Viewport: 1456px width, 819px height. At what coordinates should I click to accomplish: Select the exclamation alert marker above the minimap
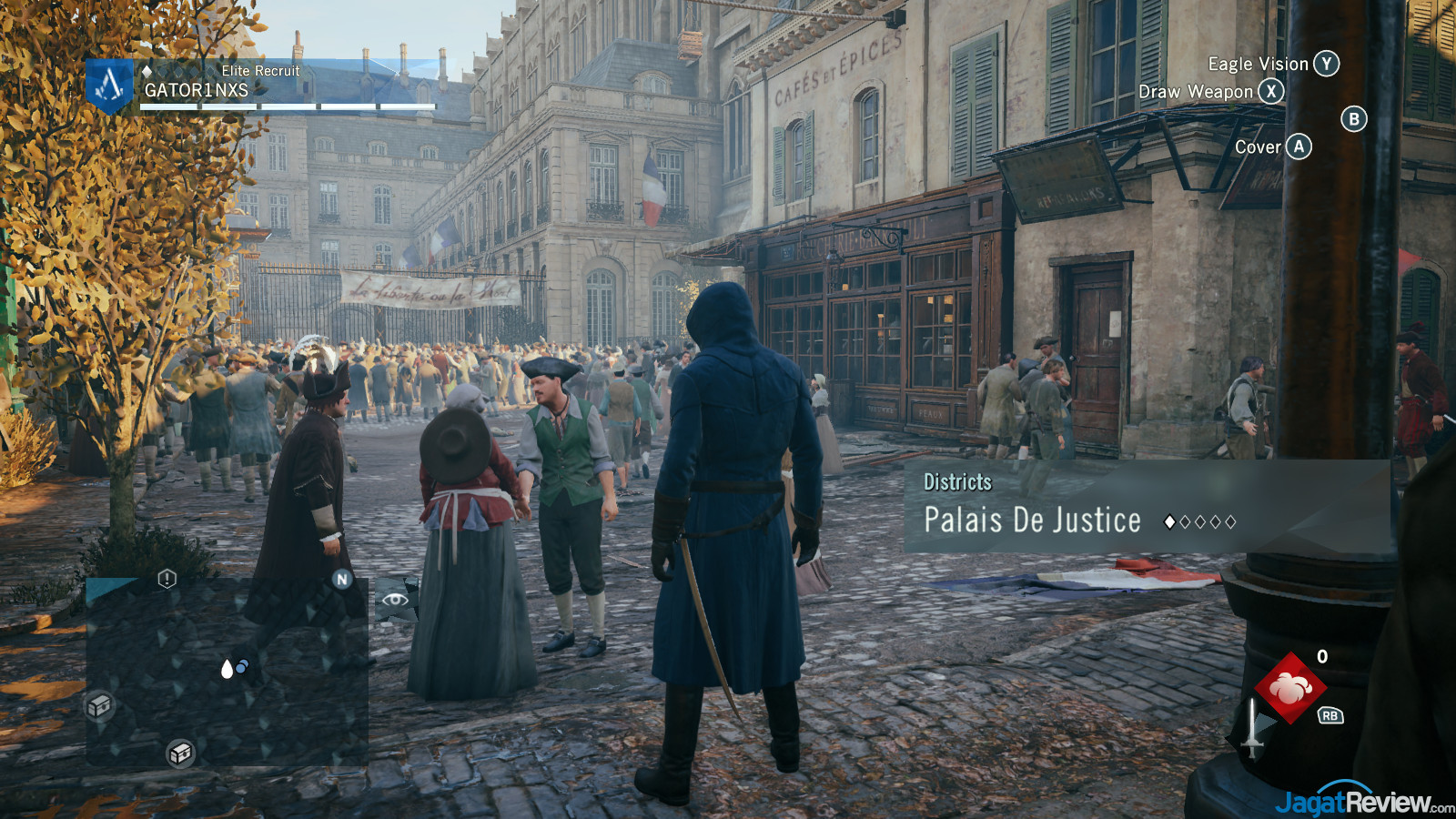(167, 579)
